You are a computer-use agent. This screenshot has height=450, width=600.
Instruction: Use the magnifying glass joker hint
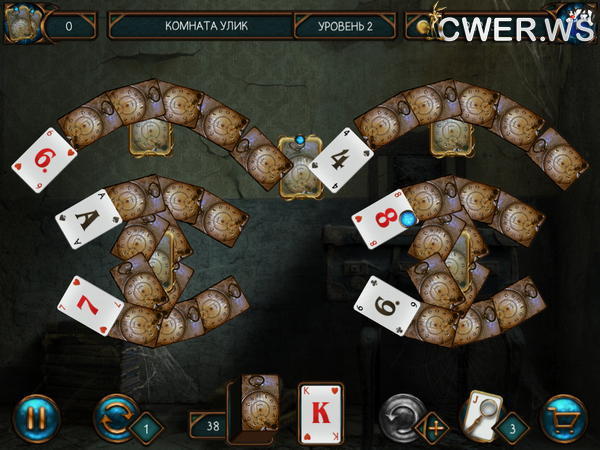point(479,412)
